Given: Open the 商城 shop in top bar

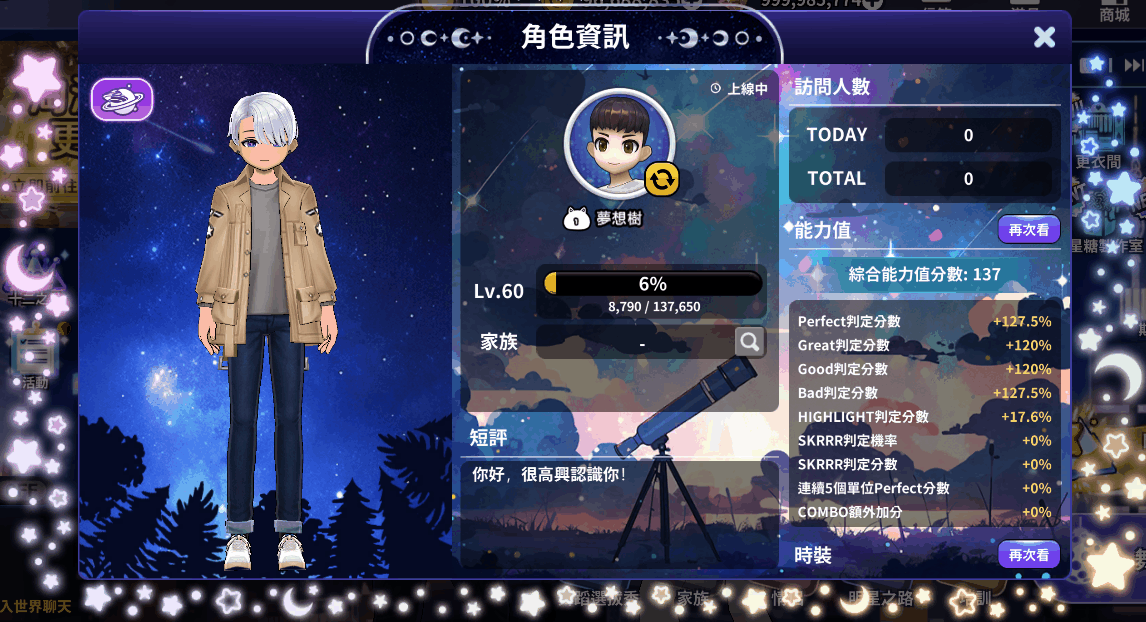Looking at the screenshot, I should [1114, 14].
